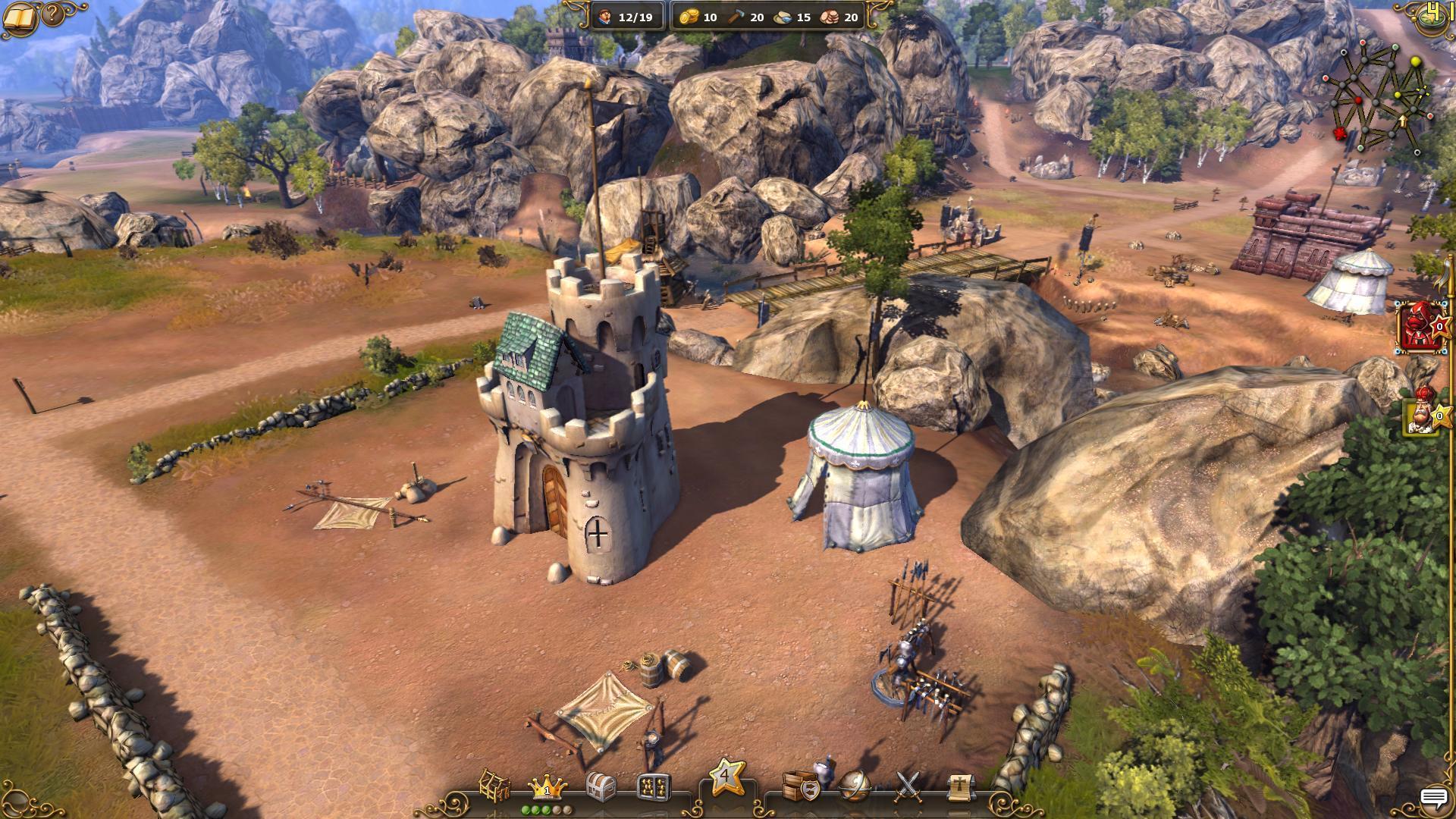Image resolution: width=1456 pixels, height=819 pixels.
Task: Click the victory points star
Action: (726, 777)
